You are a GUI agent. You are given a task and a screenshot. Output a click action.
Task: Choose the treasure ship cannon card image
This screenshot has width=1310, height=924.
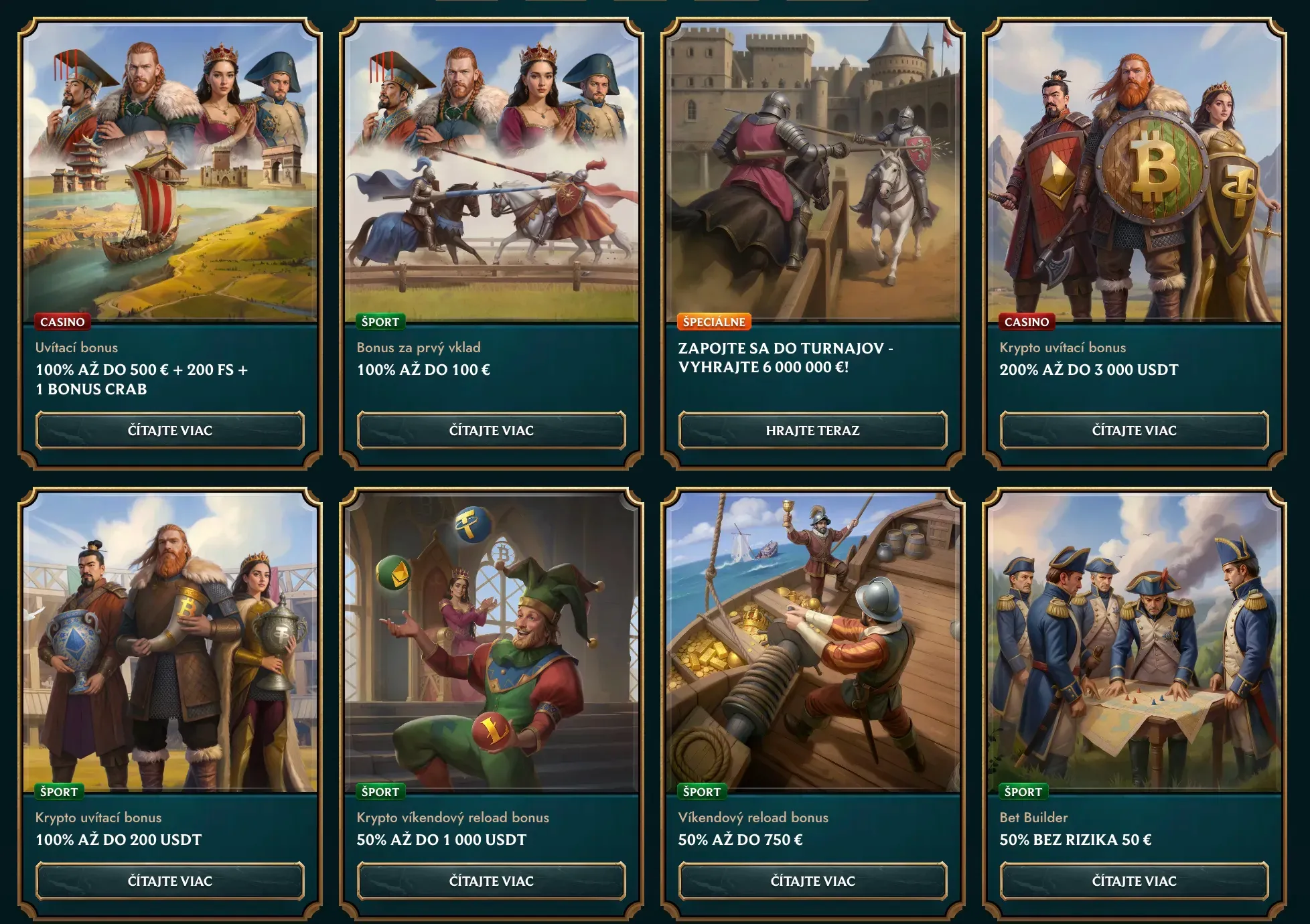pos(812,643)
